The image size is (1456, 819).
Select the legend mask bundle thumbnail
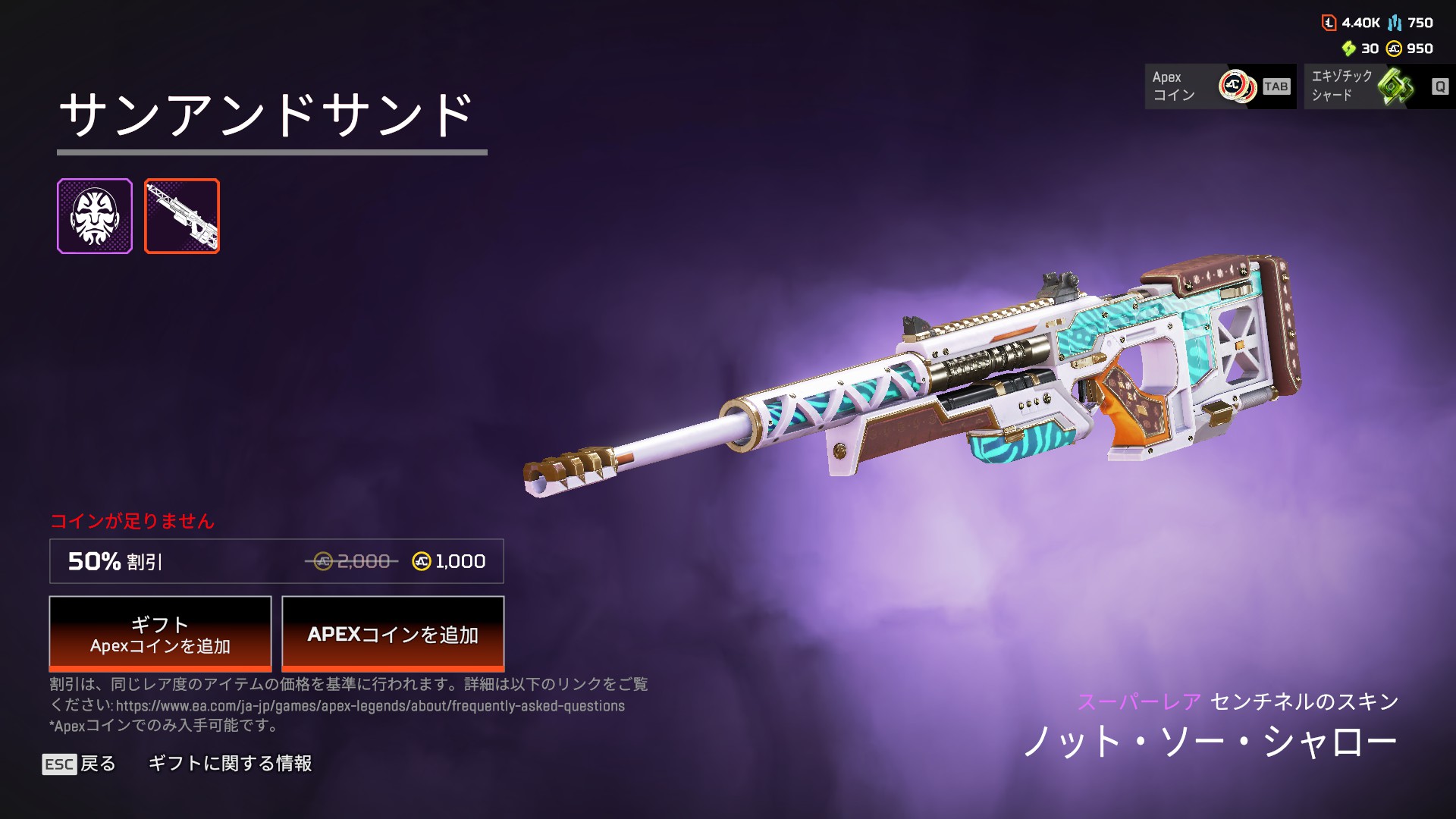(x=95, y=216)
